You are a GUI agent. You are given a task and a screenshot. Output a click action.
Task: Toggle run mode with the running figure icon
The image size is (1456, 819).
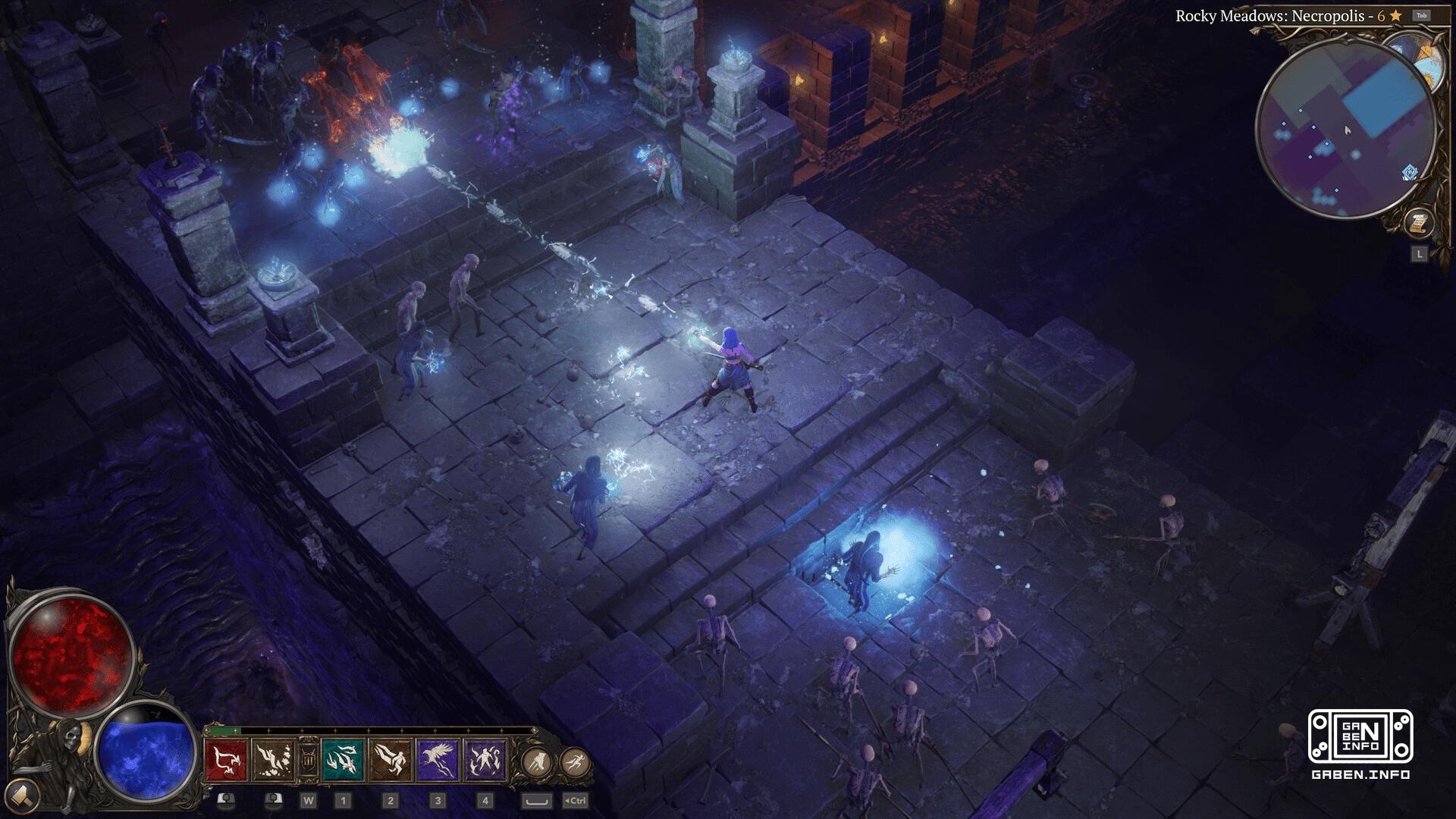pos(573,761)
